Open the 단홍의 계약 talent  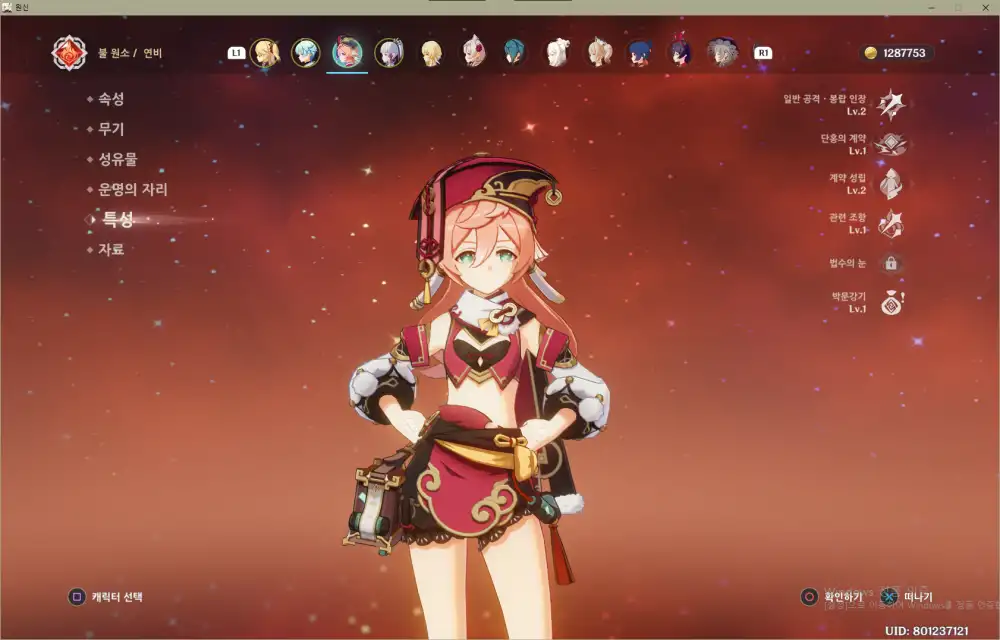(x=891, y=144)
